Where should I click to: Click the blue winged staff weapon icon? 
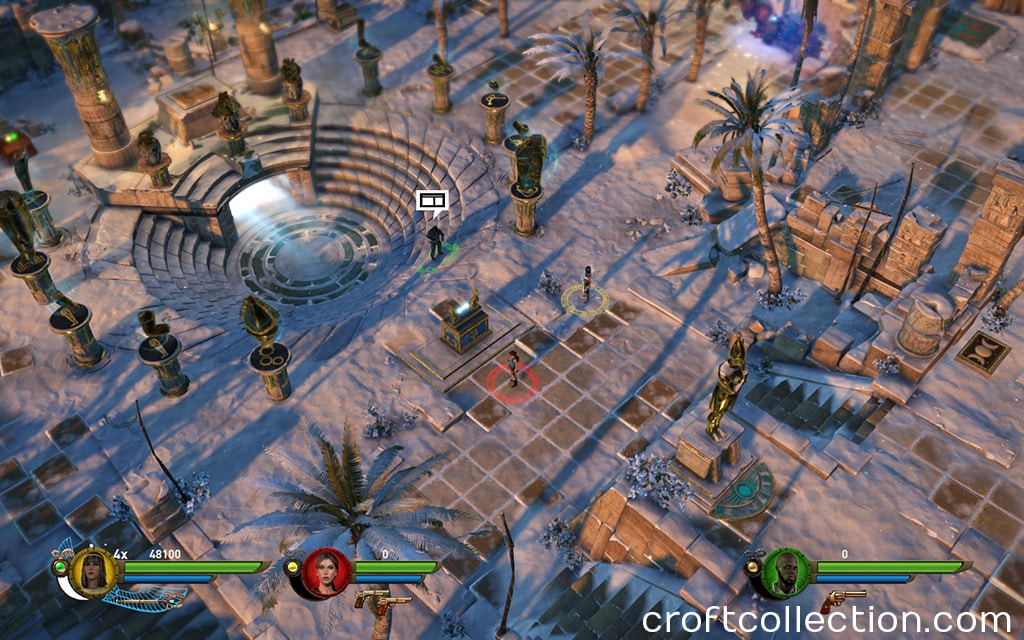[145, 598]
